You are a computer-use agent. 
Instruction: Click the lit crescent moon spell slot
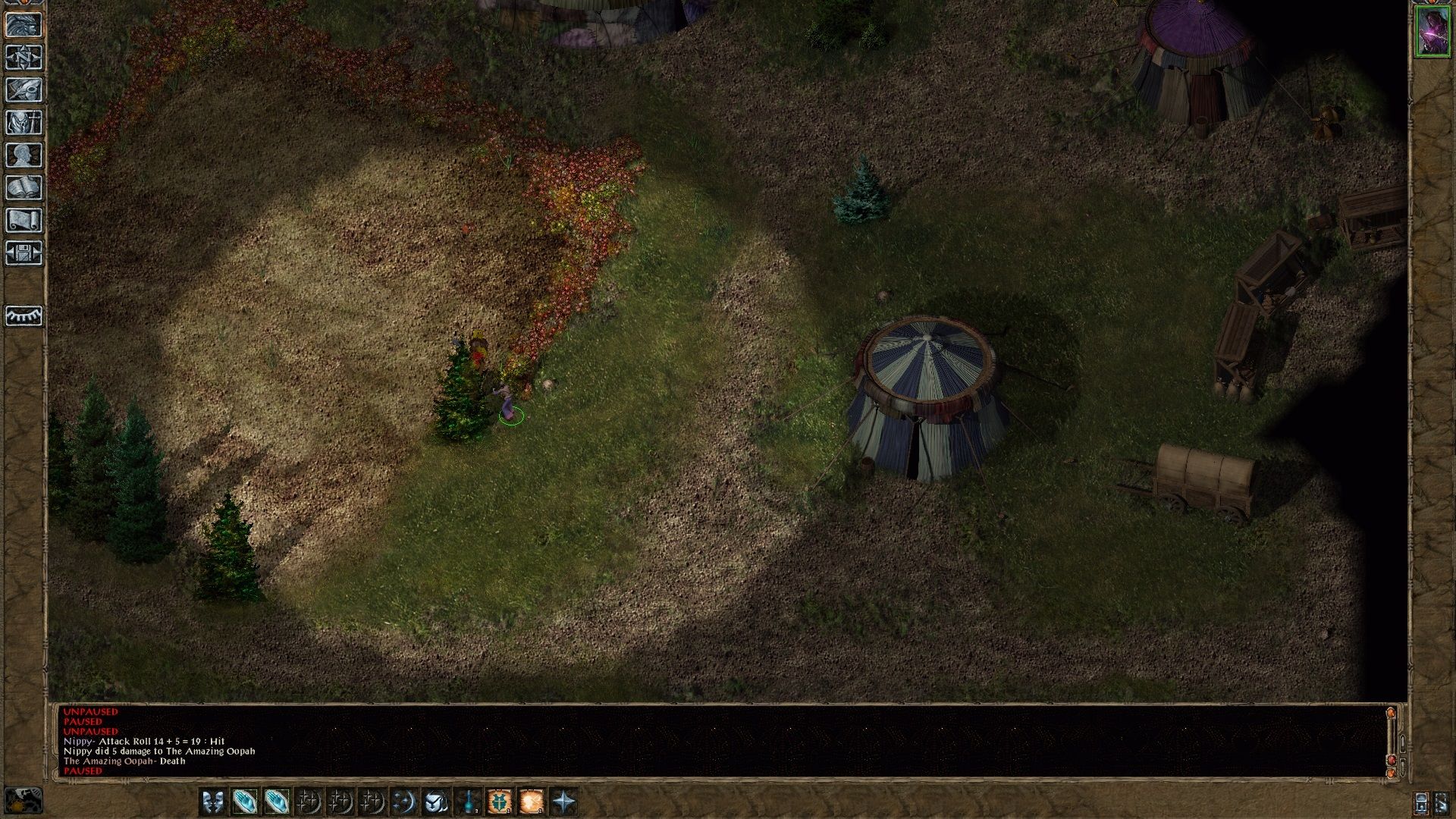(404, 802)
